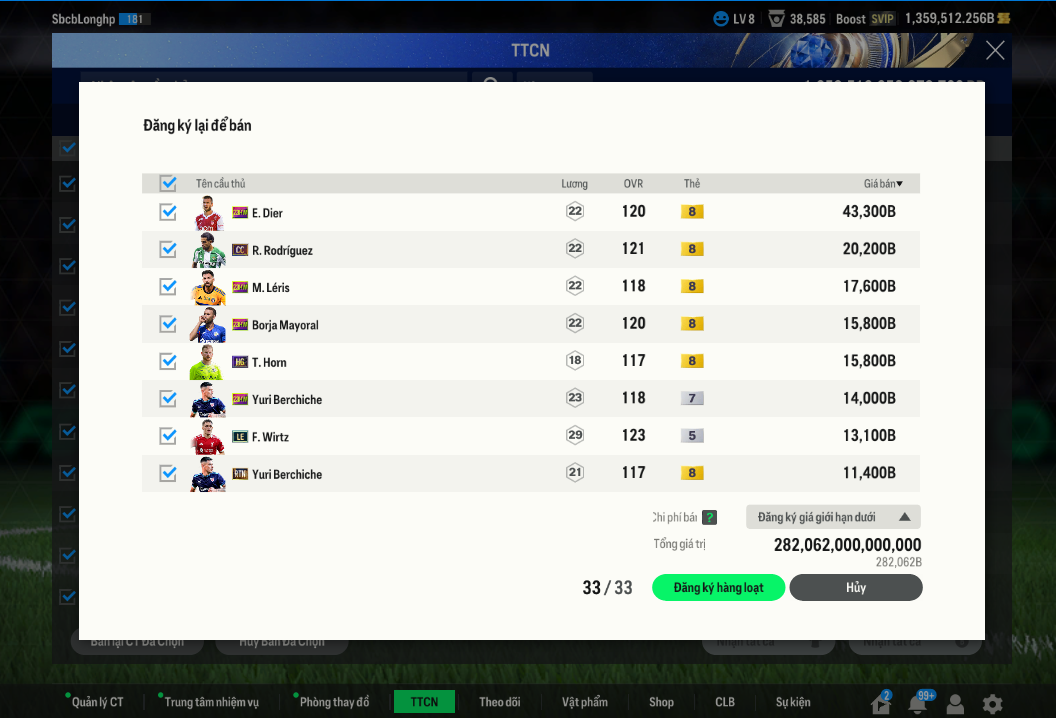The height and width of the screenshot is (718, 1056).
Task: Open the Quản lý CT menu
Action: (x=97, y=702)
